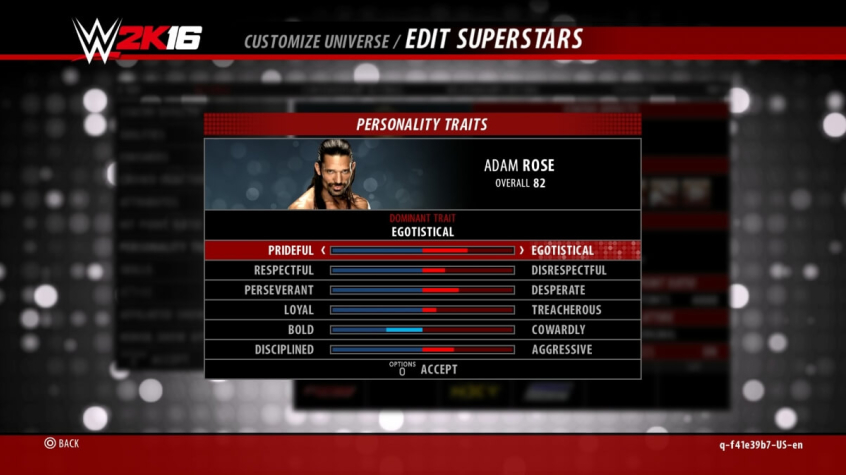Click the left arrow beside Prideful
Screen dimensions: 846x475
coord(323,250)
